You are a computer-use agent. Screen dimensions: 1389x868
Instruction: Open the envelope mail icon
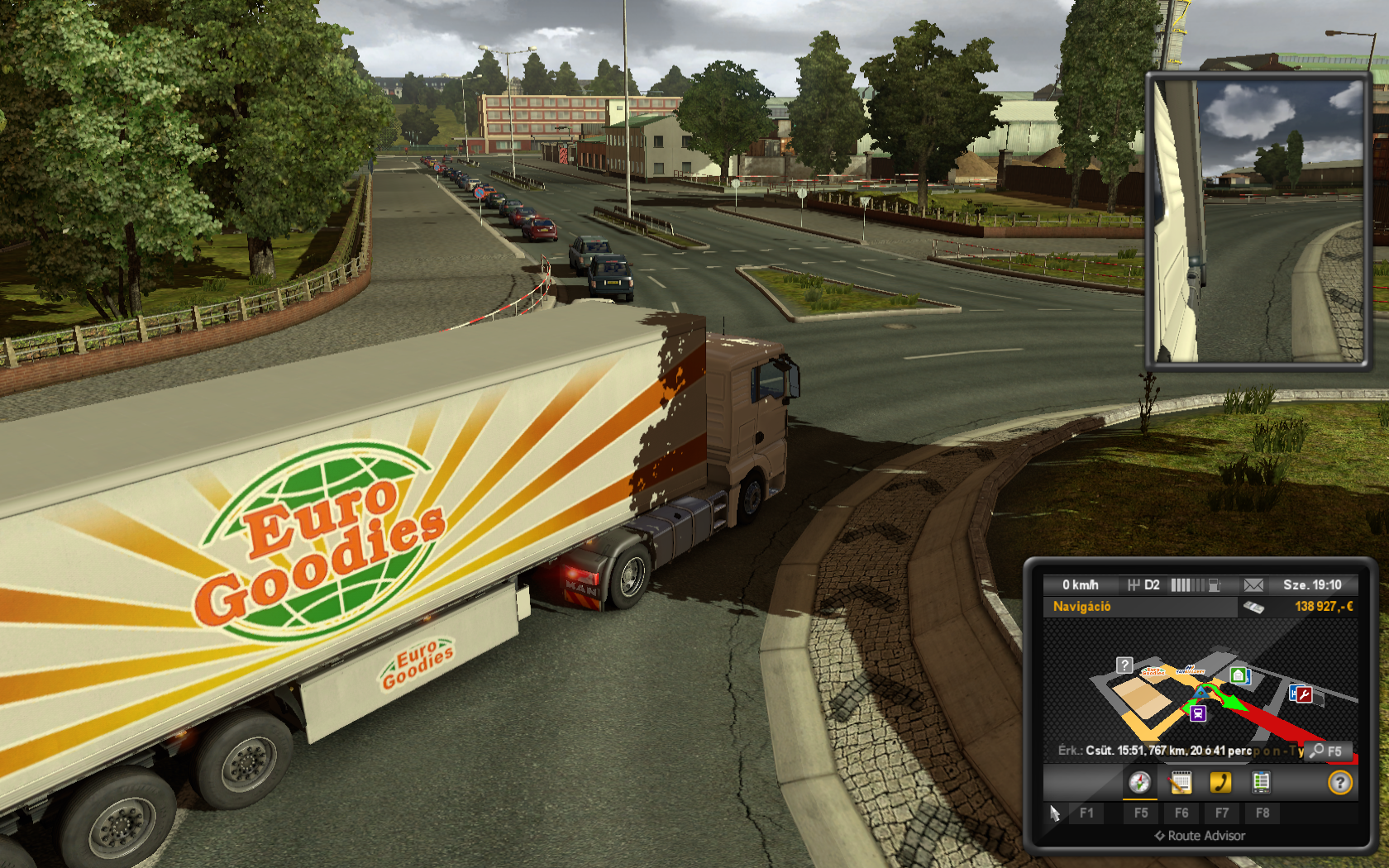pos(1253,585)
